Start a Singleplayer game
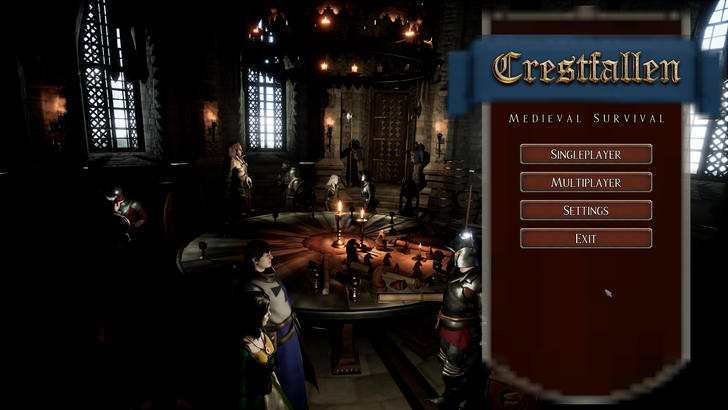This screenshot has width=728, height=410. (x=586, y=154)
